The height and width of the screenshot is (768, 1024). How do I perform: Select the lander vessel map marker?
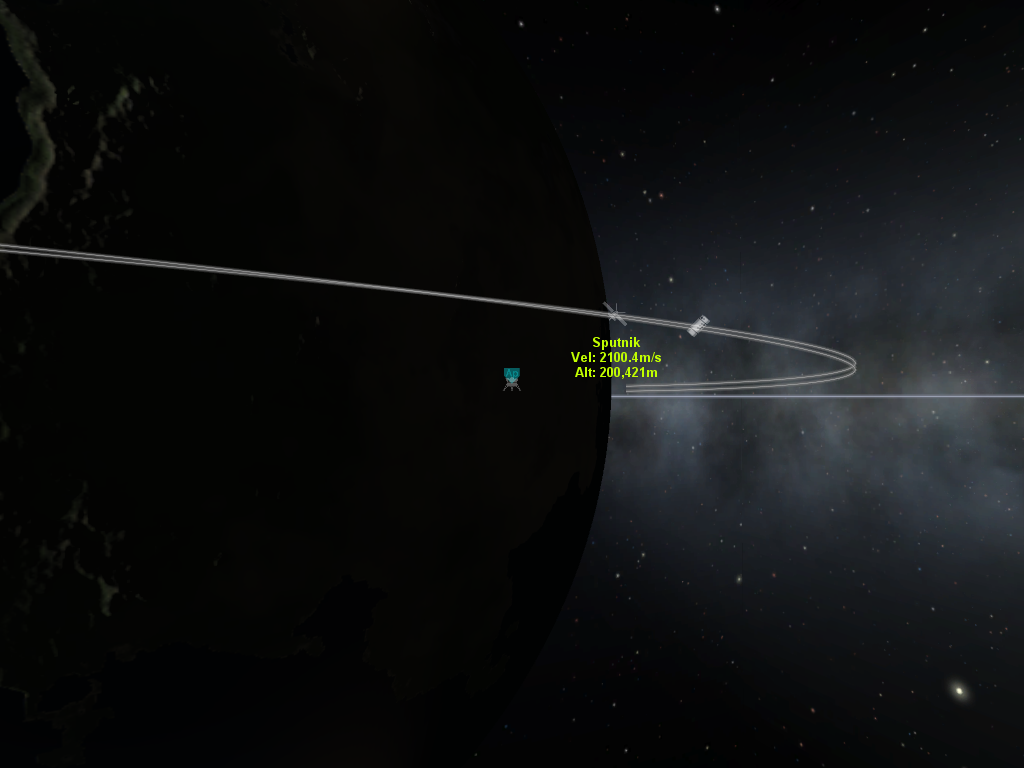(x=512, y=378)
